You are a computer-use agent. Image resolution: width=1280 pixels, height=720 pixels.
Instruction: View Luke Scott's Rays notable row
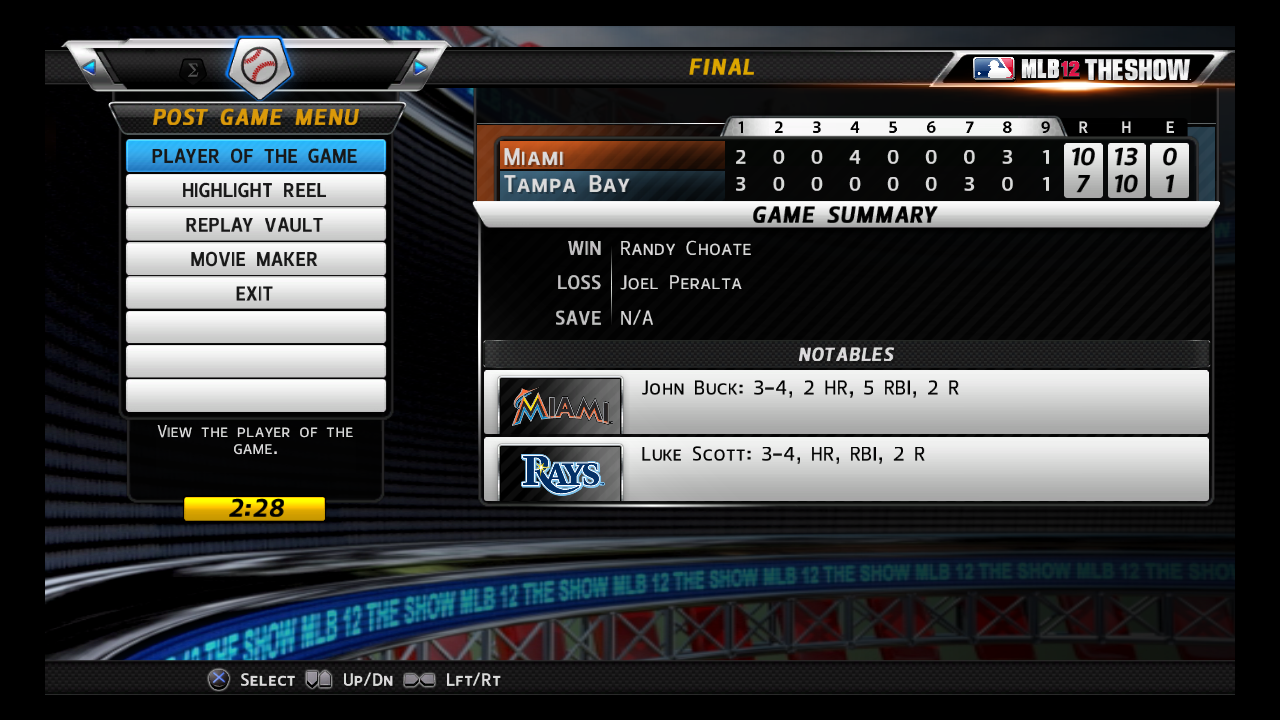(845, 468)
